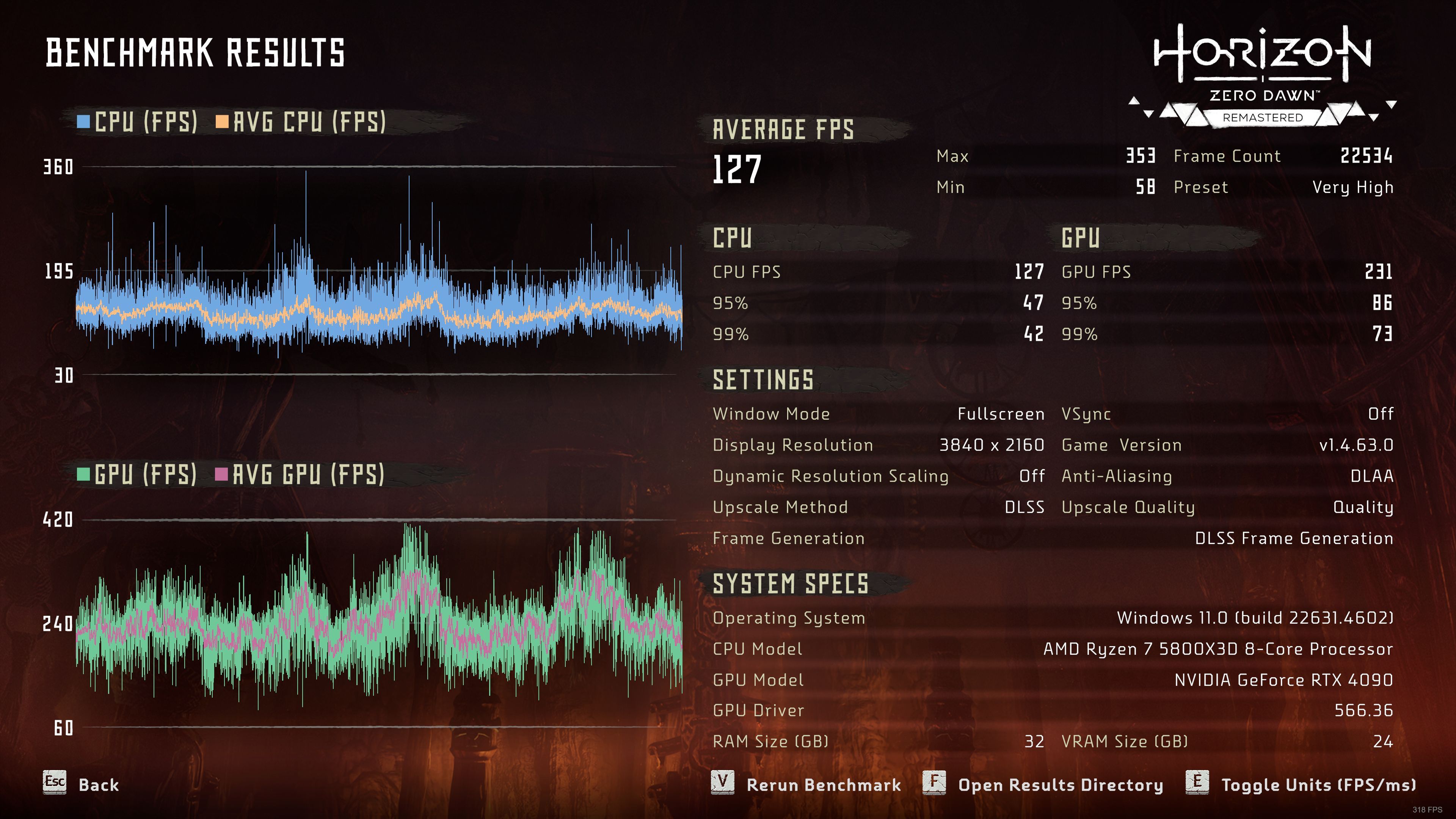This screenshot has height=819, width=1456.
Task: Rerun Benchmark
Action: click(x=806, y=784)
